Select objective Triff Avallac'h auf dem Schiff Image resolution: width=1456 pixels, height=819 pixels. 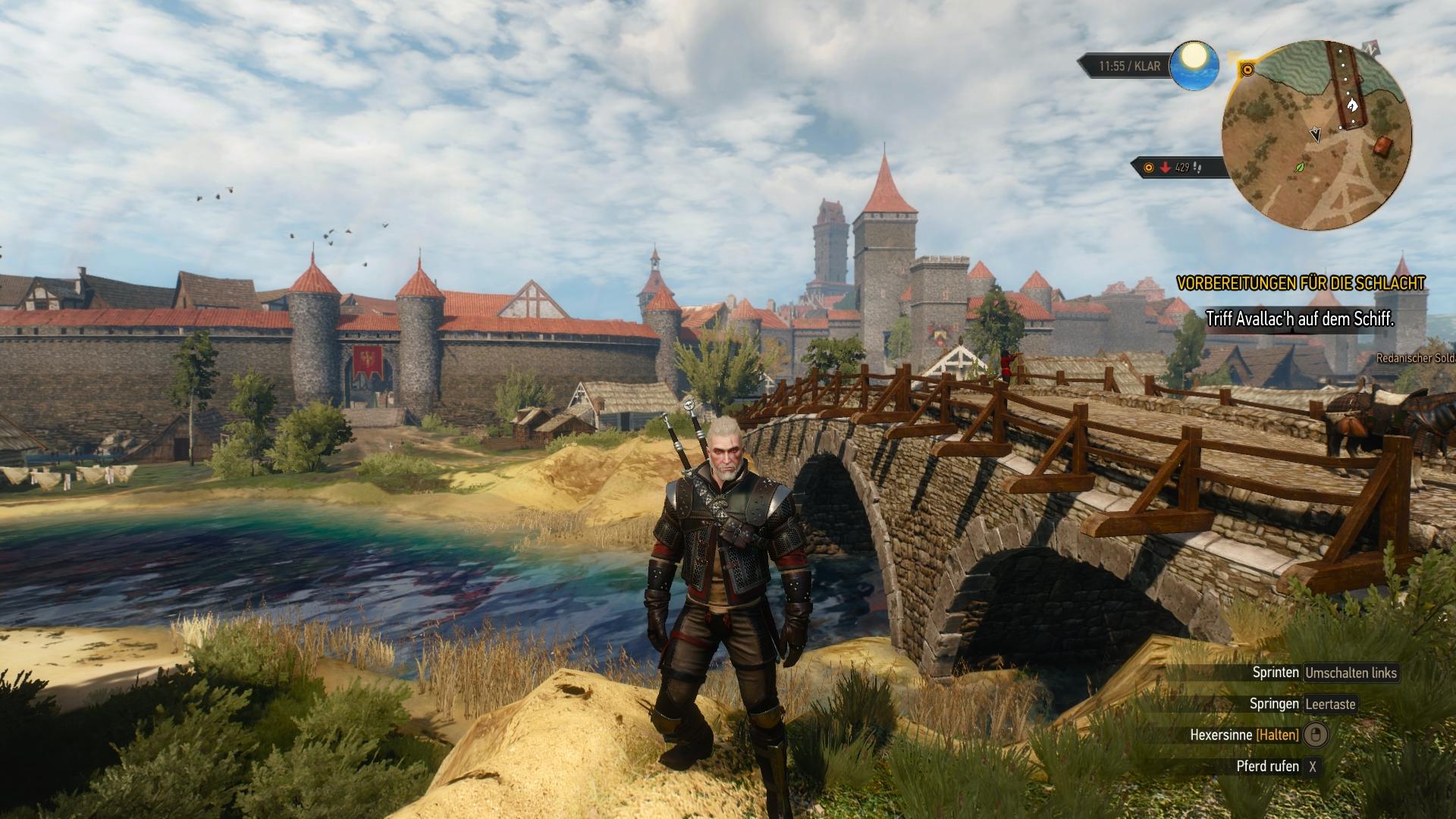pos(1300,319)
